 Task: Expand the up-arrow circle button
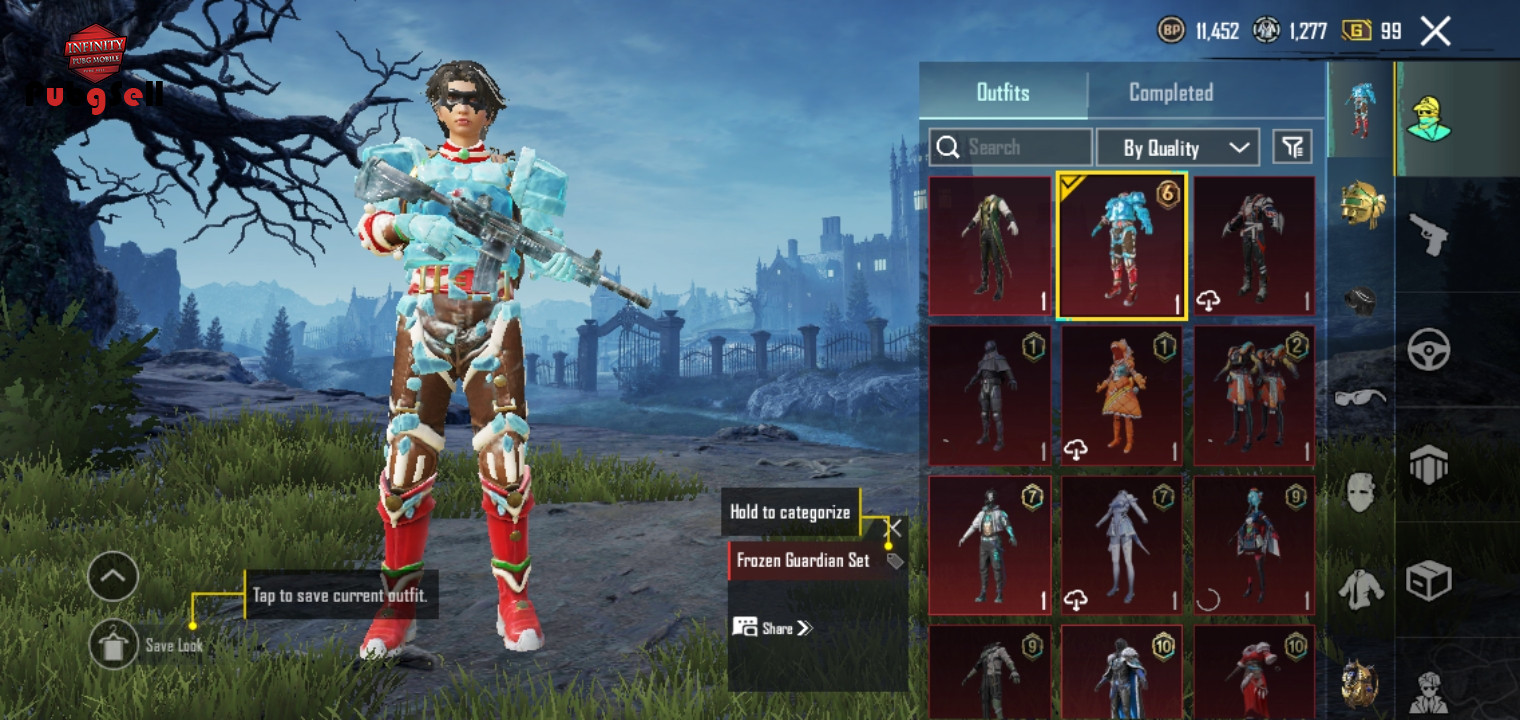point(113,576)
